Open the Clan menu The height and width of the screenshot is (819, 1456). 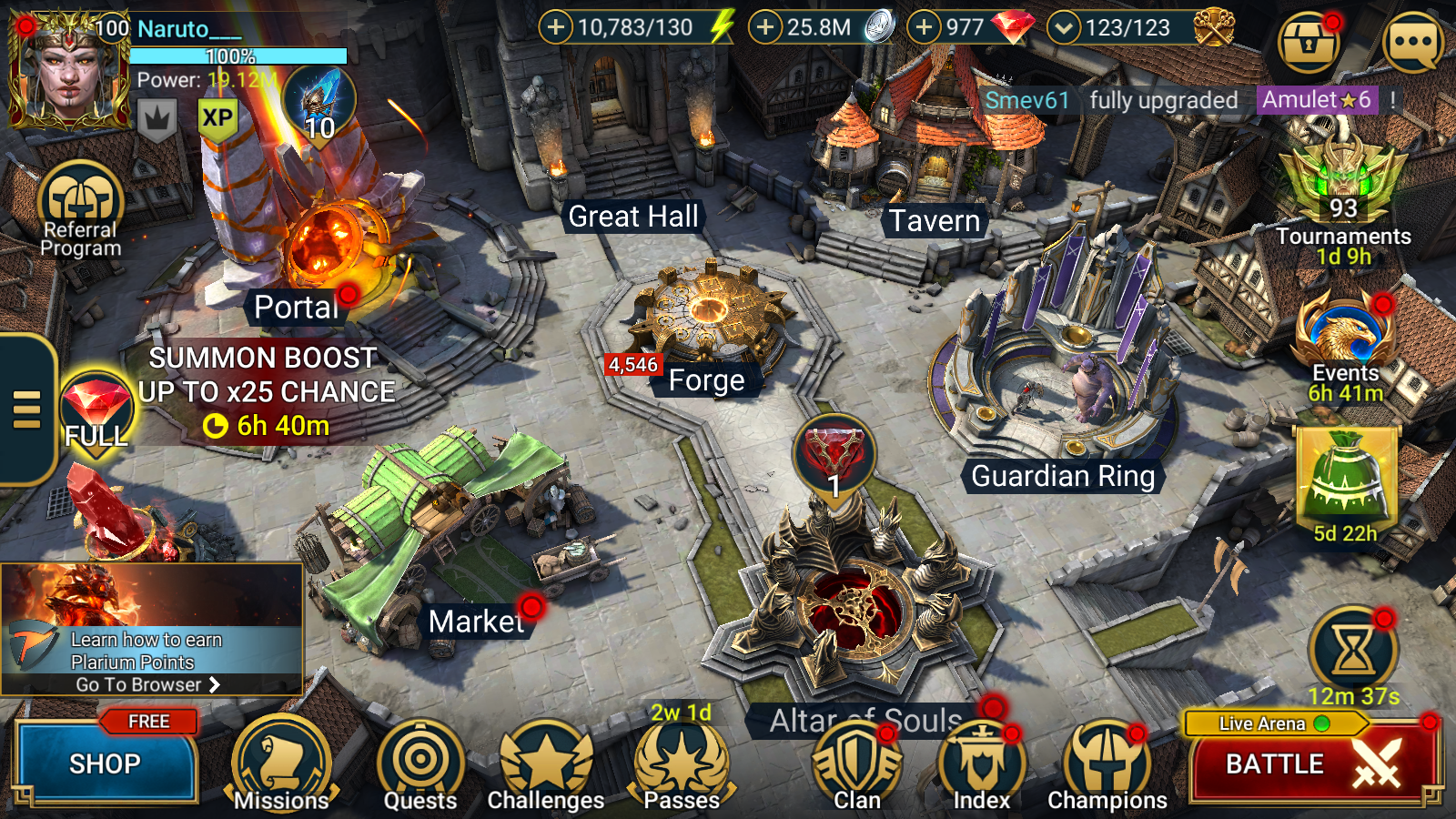[856, 764]
